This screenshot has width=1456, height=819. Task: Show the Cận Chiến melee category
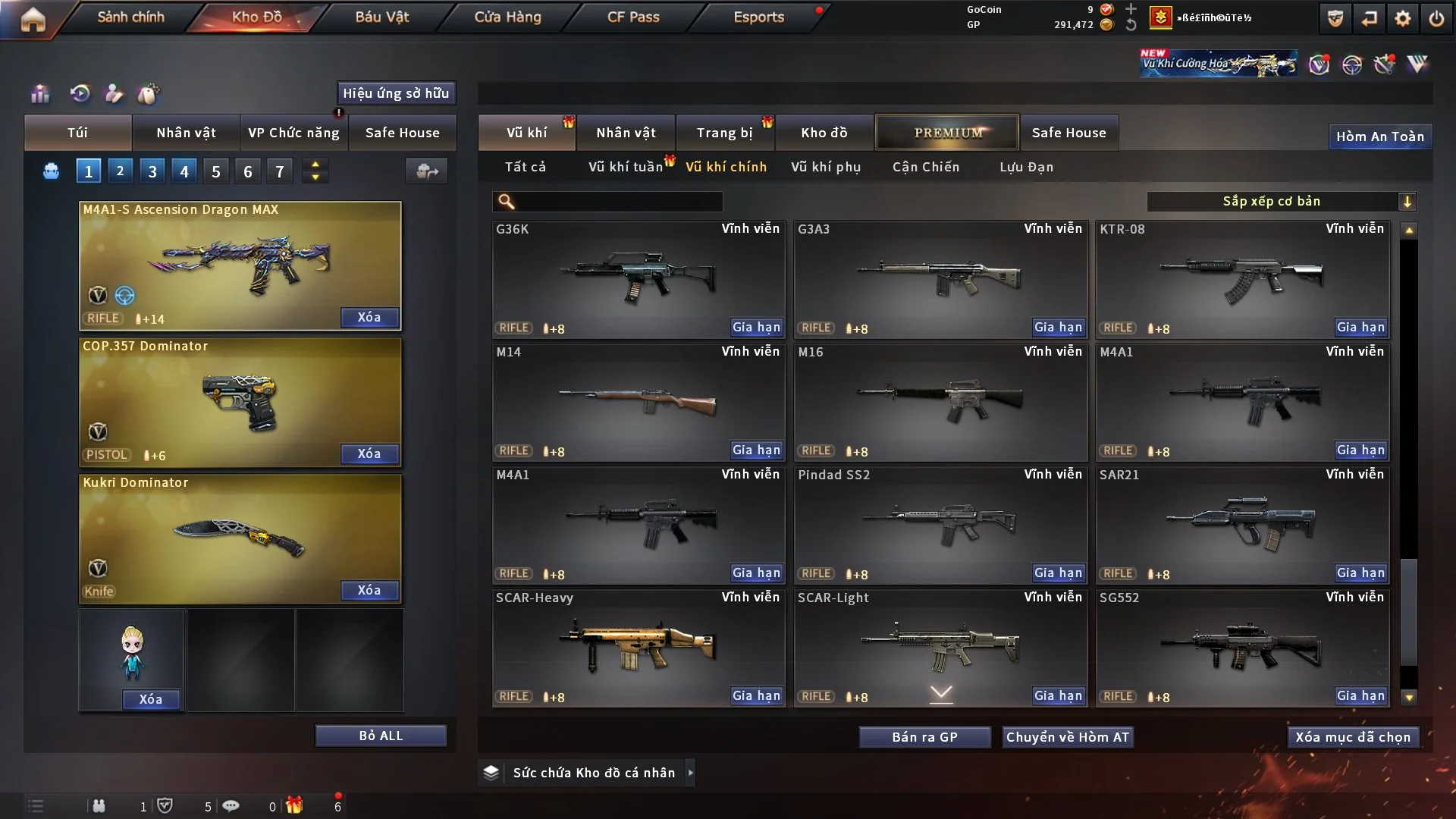point(926,167)
